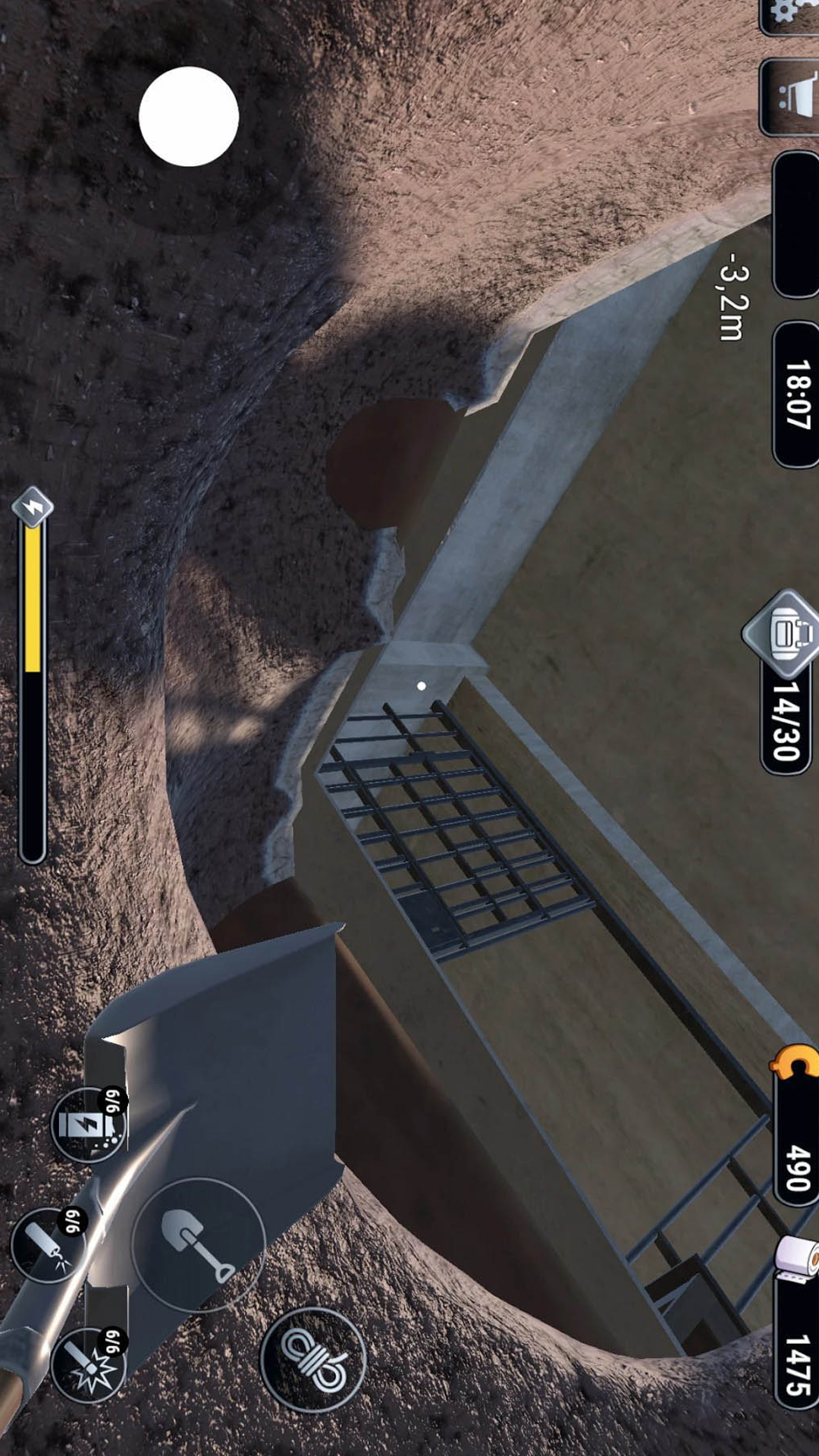Viewport: 819px width, 1456px height.
Task: Use the coiled rope button
Action: [312, 1359]
